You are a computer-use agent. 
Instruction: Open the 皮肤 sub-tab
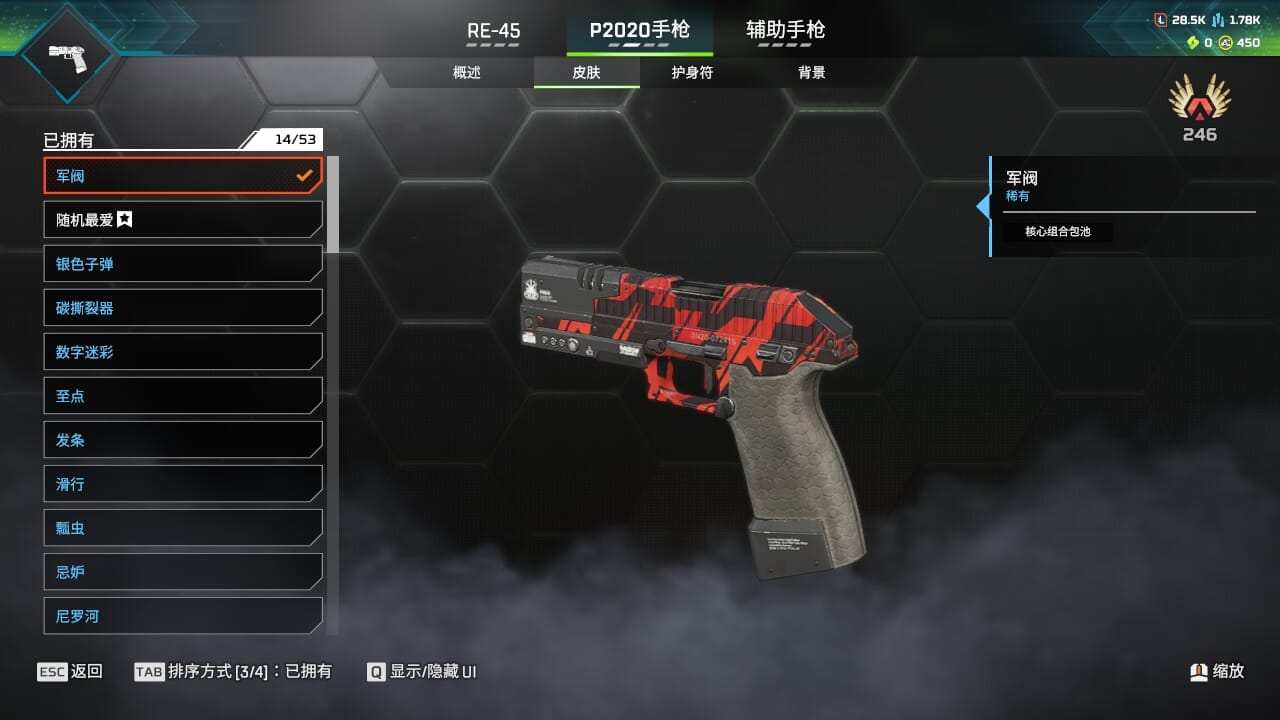[586, 73]
